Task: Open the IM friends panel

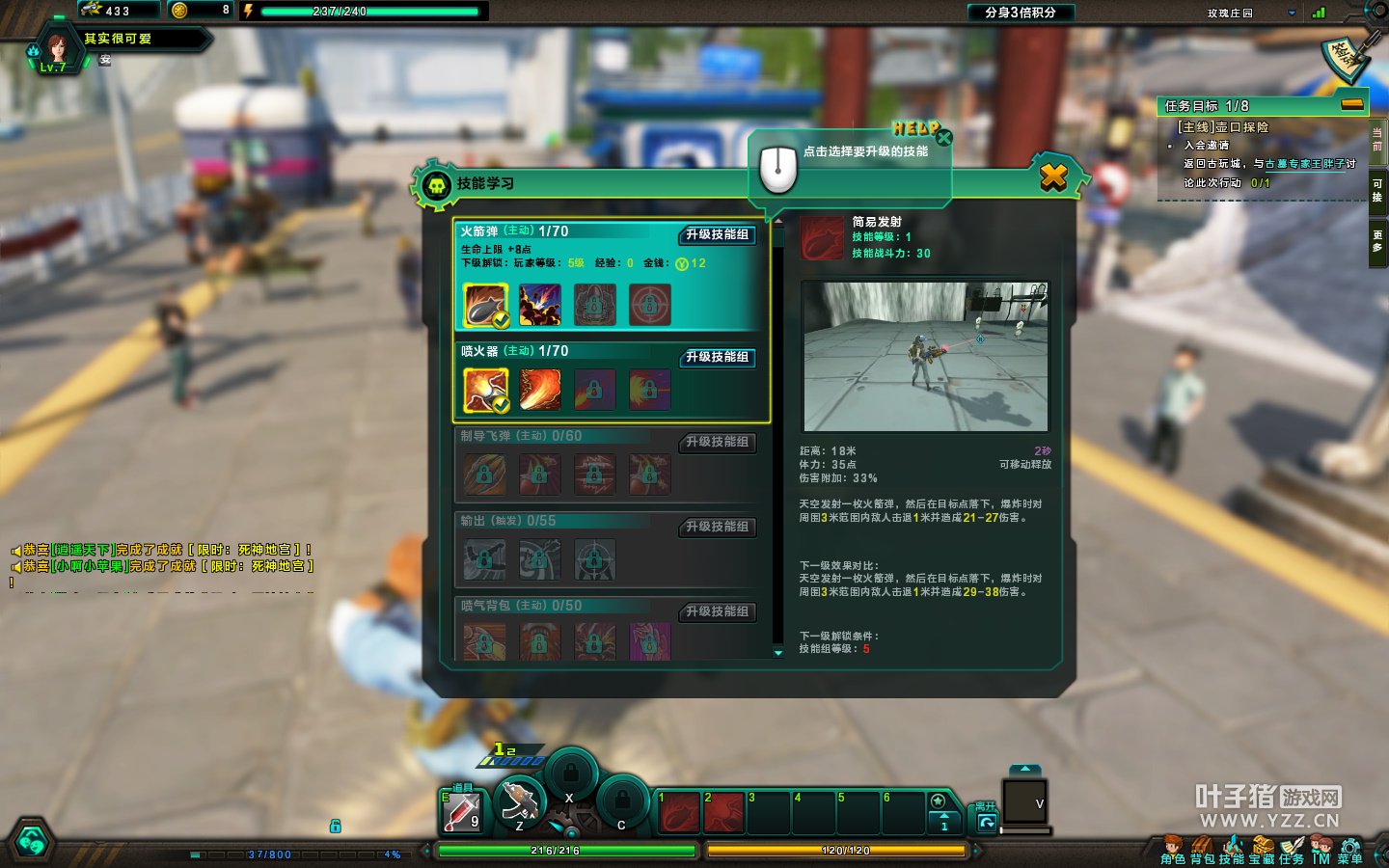Action: click(1321, 851)
